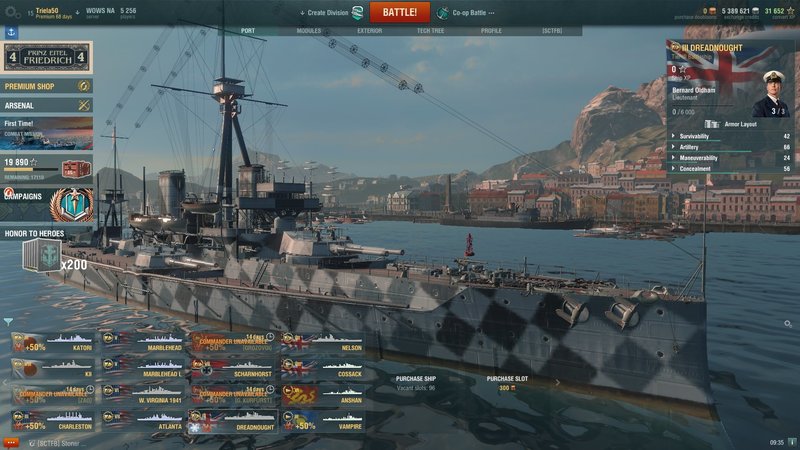800x450 pixels.
Task: Go to the Tech Tree tab
Action: [x=430, y=31]
